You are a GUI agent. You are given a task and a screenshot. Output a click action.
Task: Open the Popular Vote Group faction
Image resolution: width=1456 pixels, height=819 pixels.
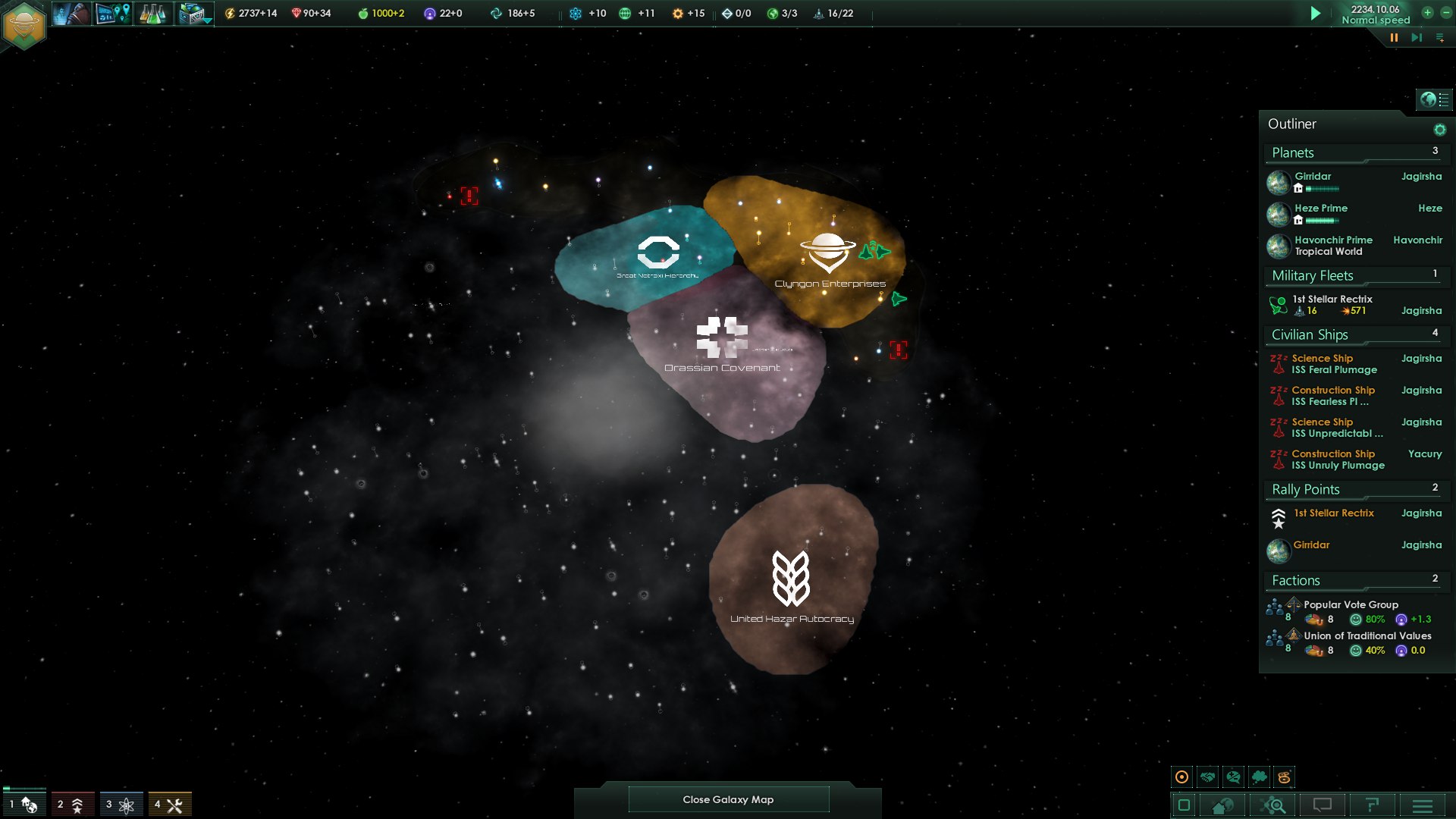coord(1351,605)
